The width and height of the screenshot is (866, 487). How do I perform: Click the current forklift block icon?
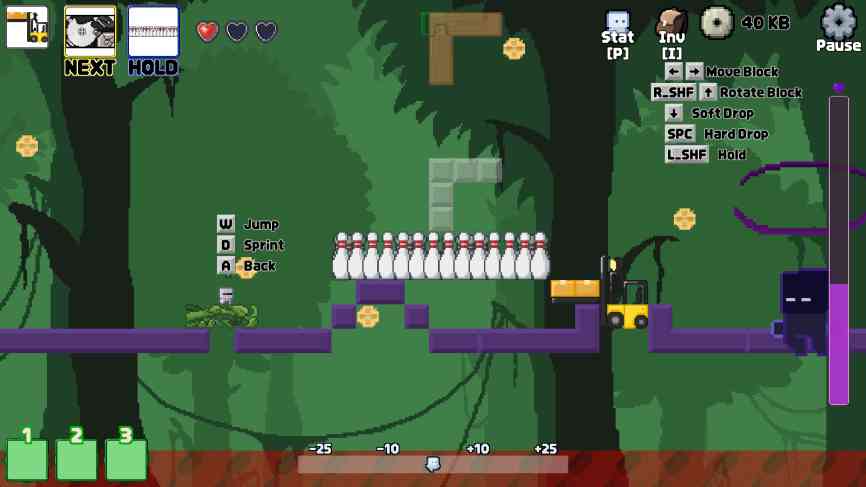click(x=27, y=28)
